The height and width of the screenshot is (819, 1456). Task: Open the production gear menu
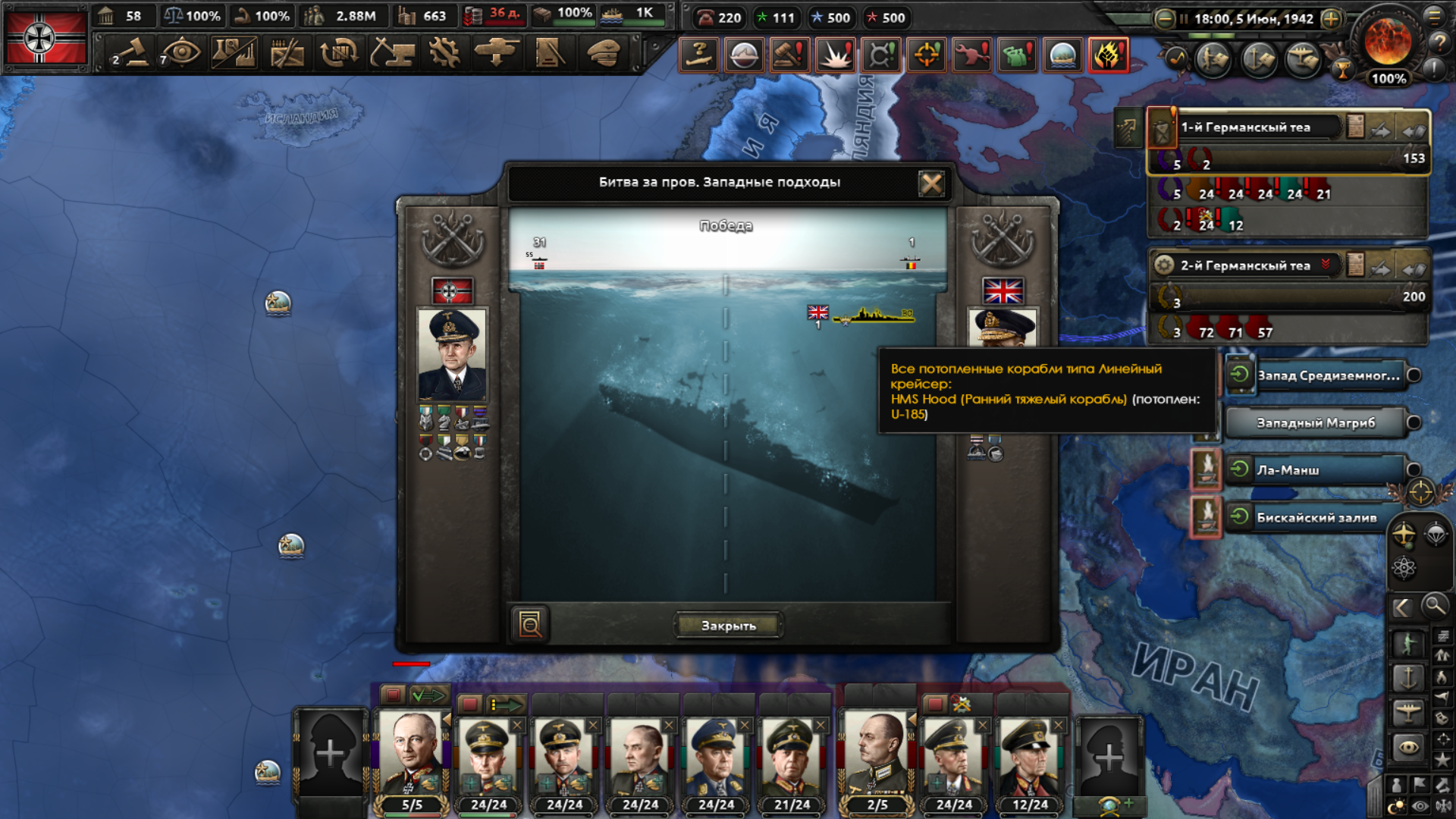tap(444, 53)
